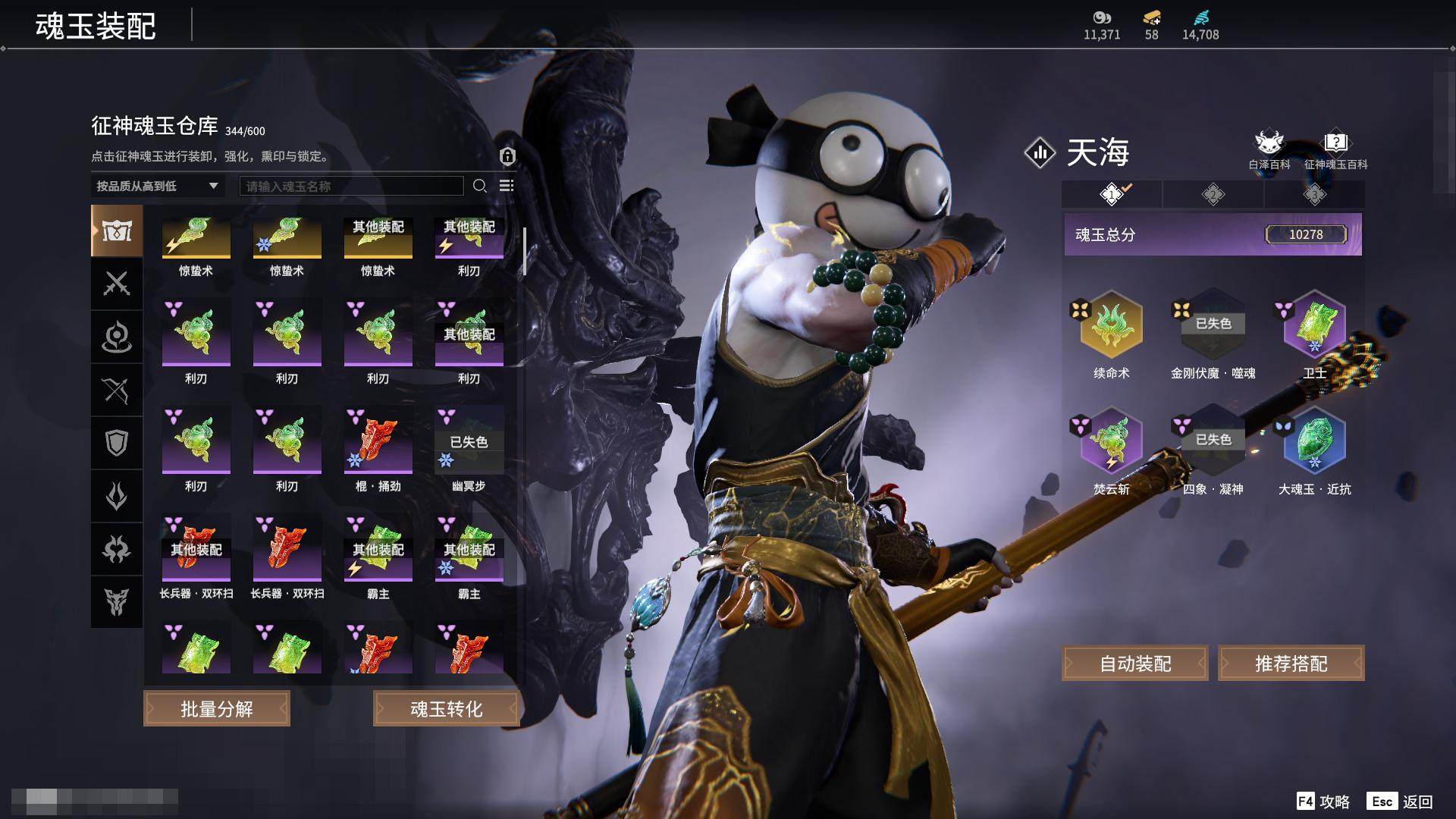This screenshot has width=1456, height=819.
Task: Open 魂玉转化 soul jade conversion
Action: point(446,709)
